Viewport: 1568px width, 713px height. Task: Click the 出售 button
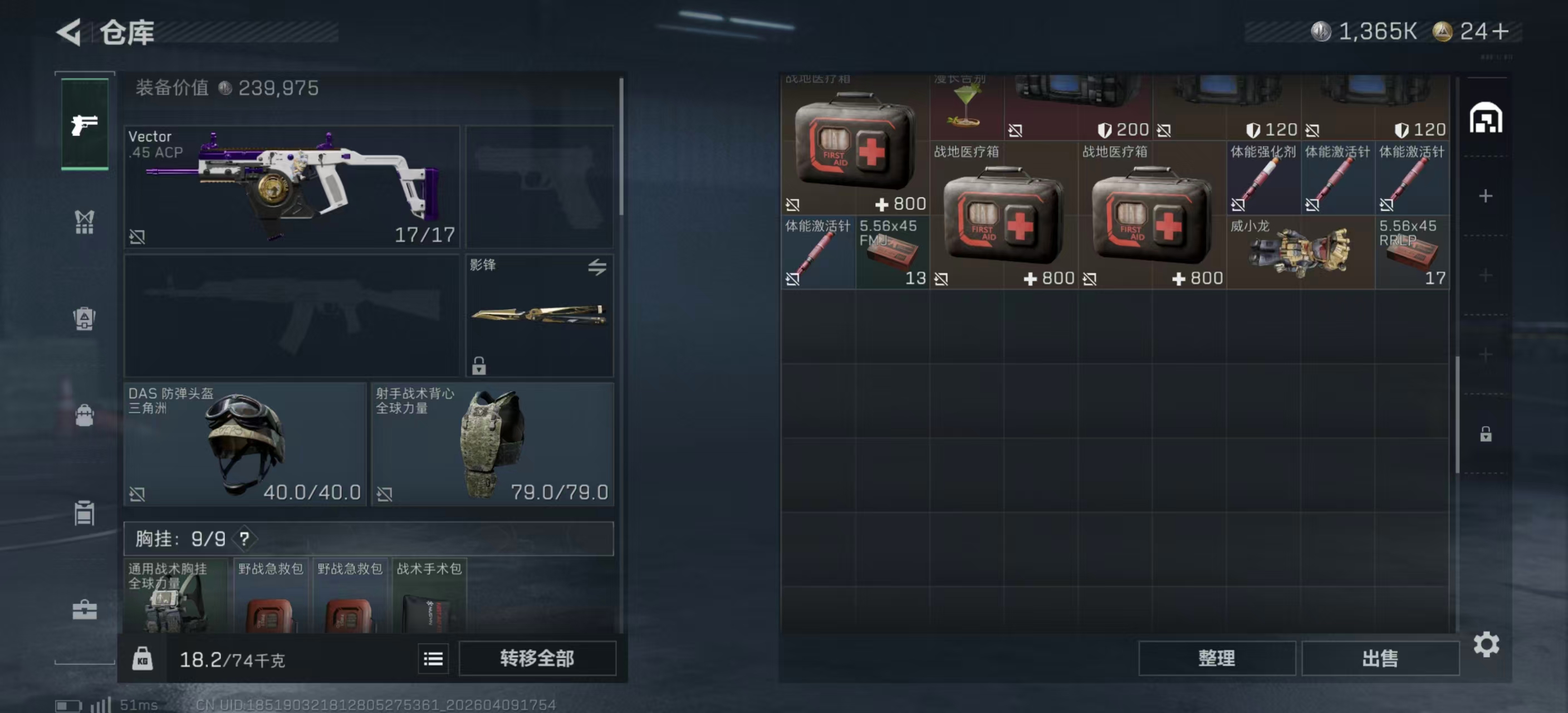[1380, 658]
